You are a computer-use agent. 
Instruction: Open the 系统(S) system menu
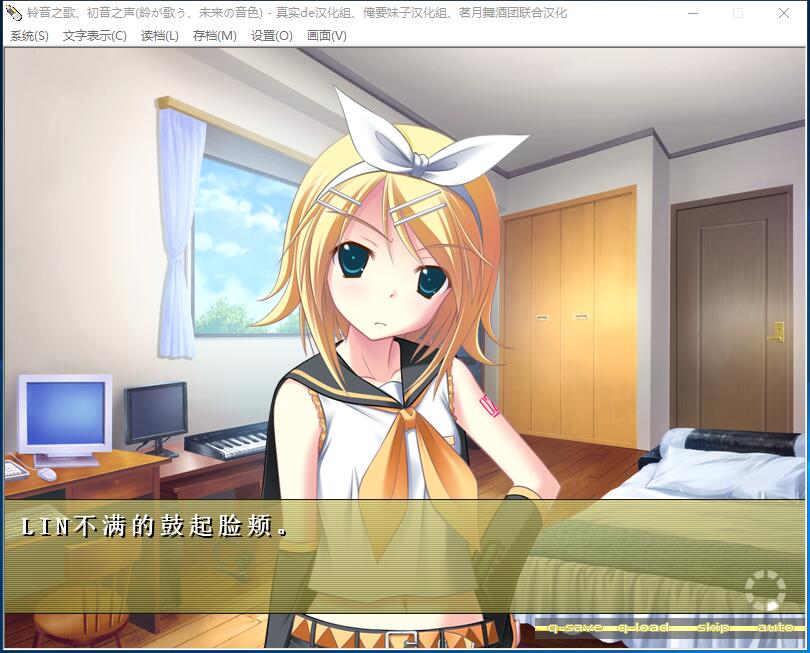pos(29,36)
